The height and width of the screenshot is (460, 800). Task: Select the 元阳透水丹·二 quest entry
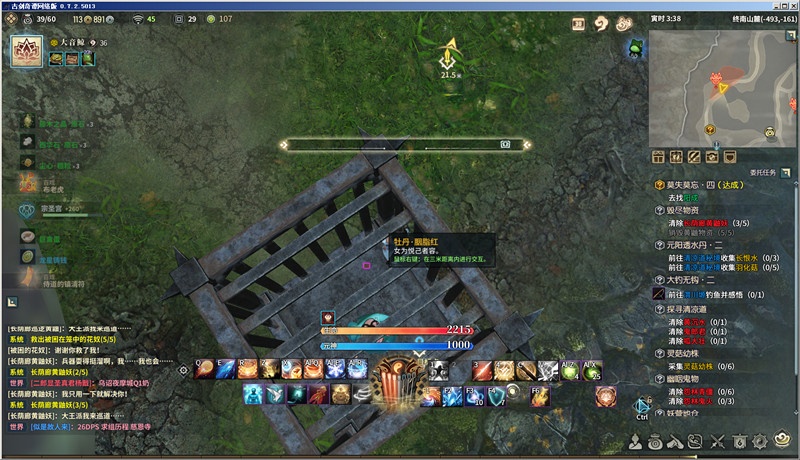(700, 243)
